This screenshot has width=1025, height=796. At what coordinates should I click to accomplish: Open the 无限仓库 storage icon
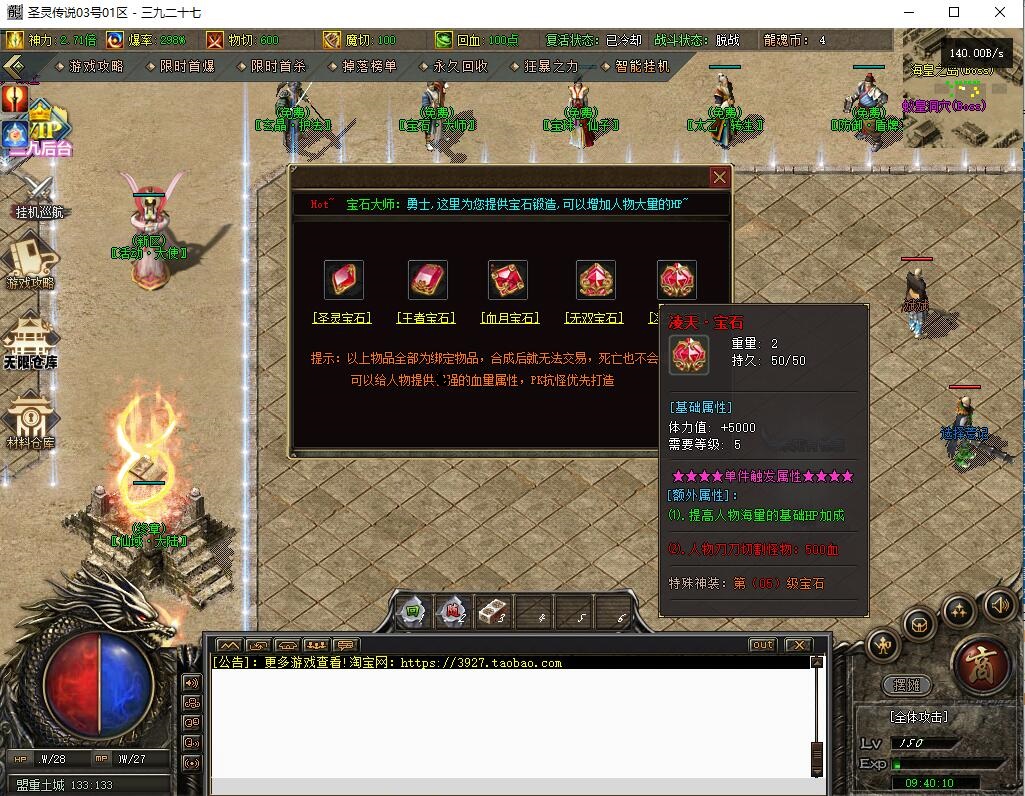click(30, 341)
